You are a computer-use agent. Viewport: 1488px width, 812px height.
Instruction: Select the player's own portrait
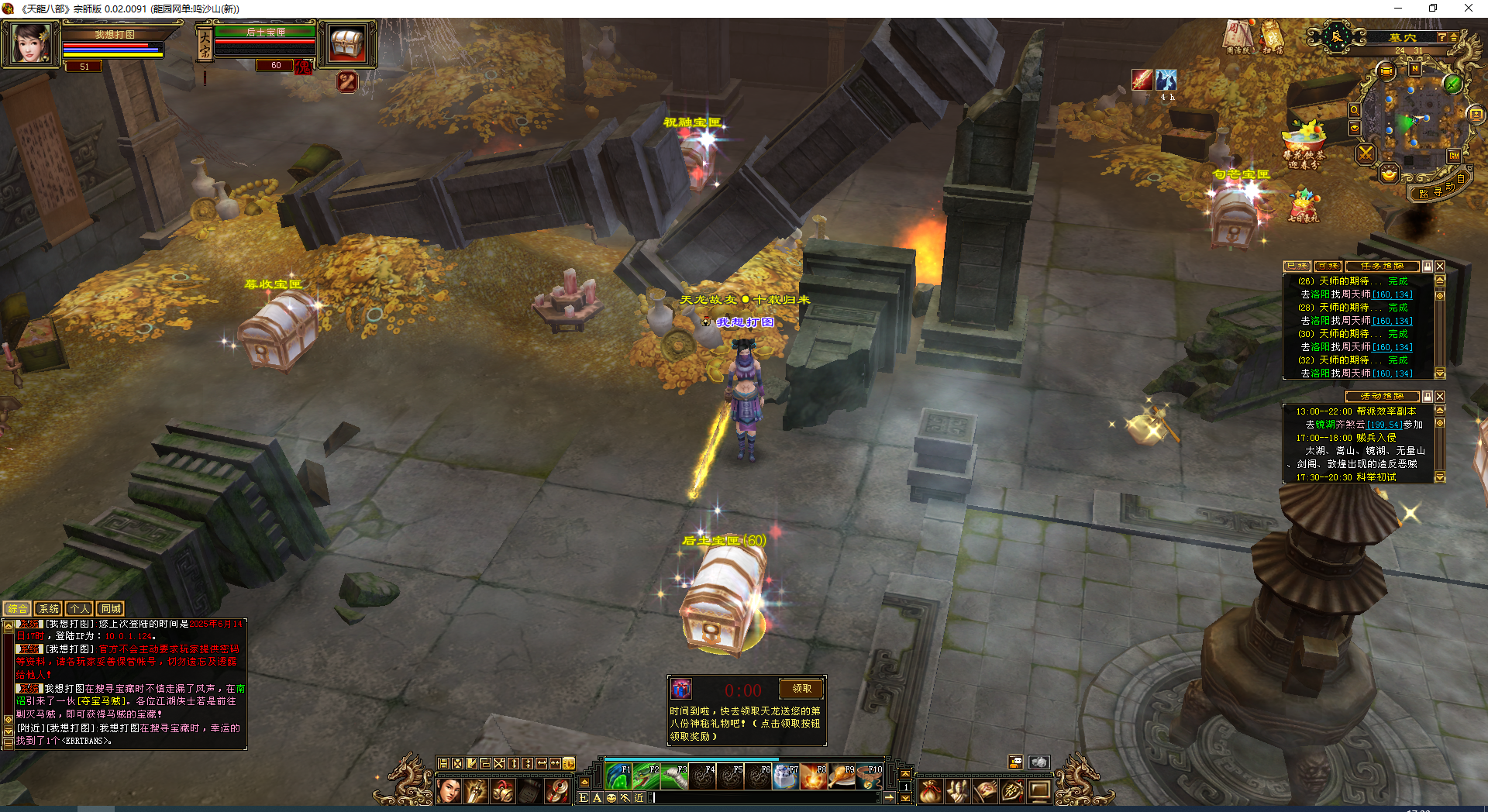click(31, 43)
